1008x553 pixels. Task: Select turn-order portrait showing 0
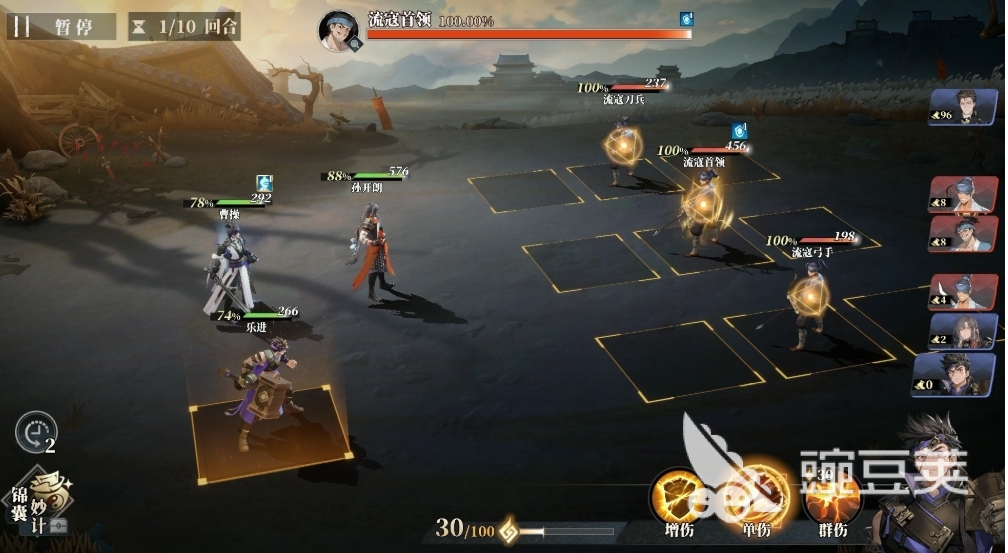tap(954, 375)
